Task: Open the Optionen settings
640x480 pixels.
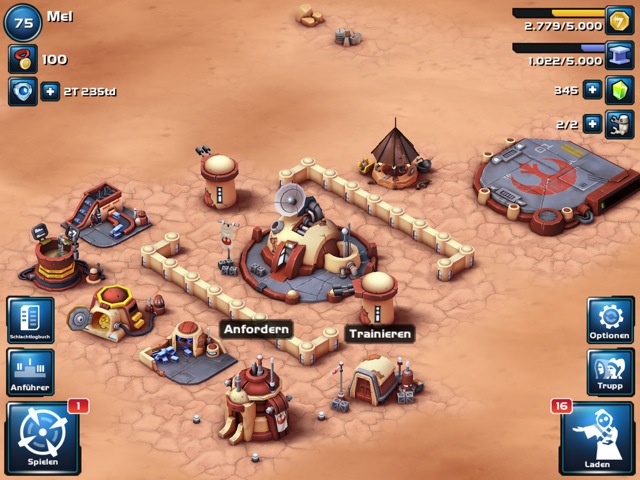Action: pos(609,320)
